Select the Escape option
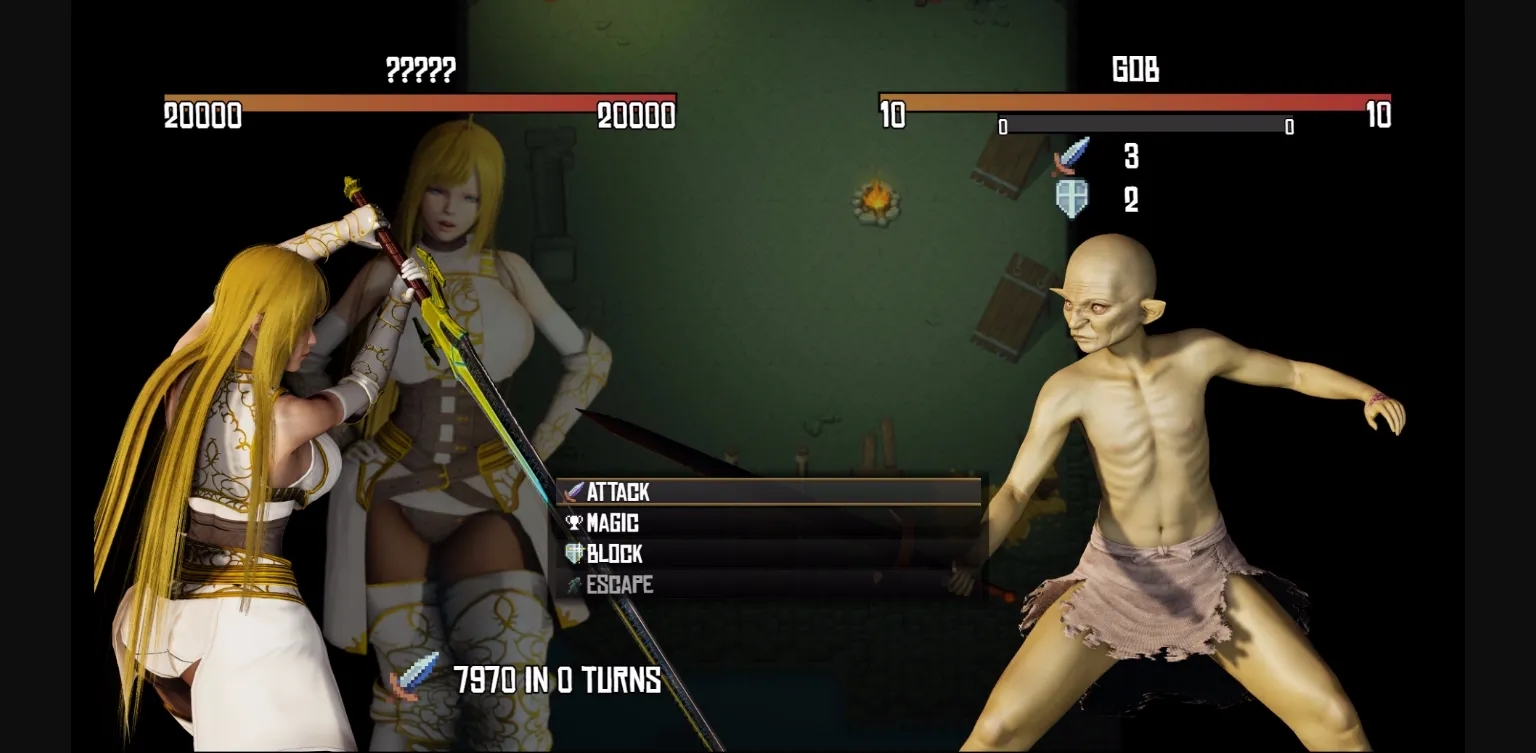Screen dimensions: 1536x753 click(618, 585)
